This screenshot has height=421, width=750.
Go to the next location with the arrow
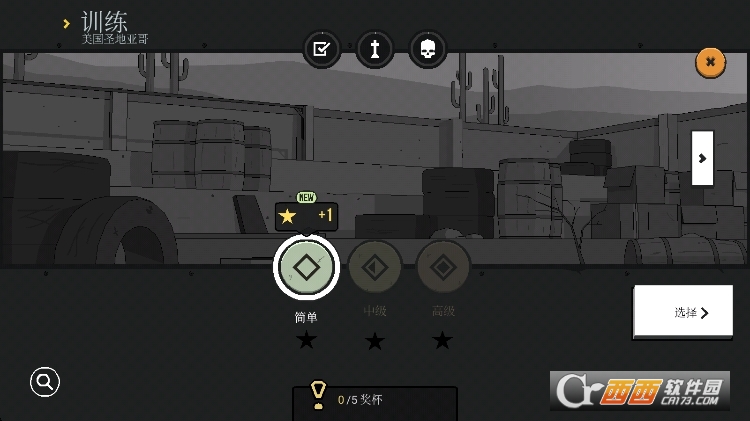702,158
